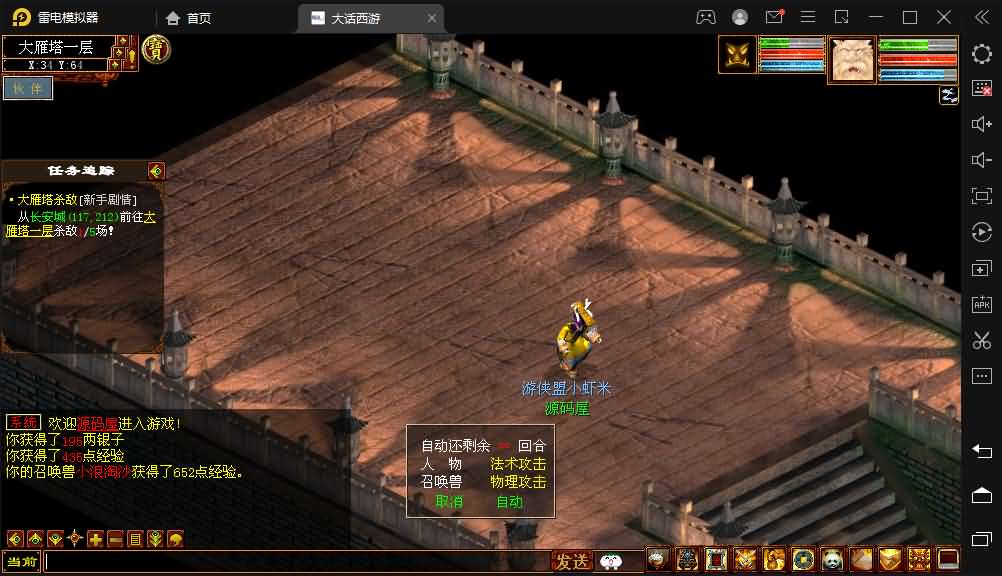The height and width of the screenshot is (576, 1002).
Task: Open the 伙伴 companion panel
Action: coord(27,88)
